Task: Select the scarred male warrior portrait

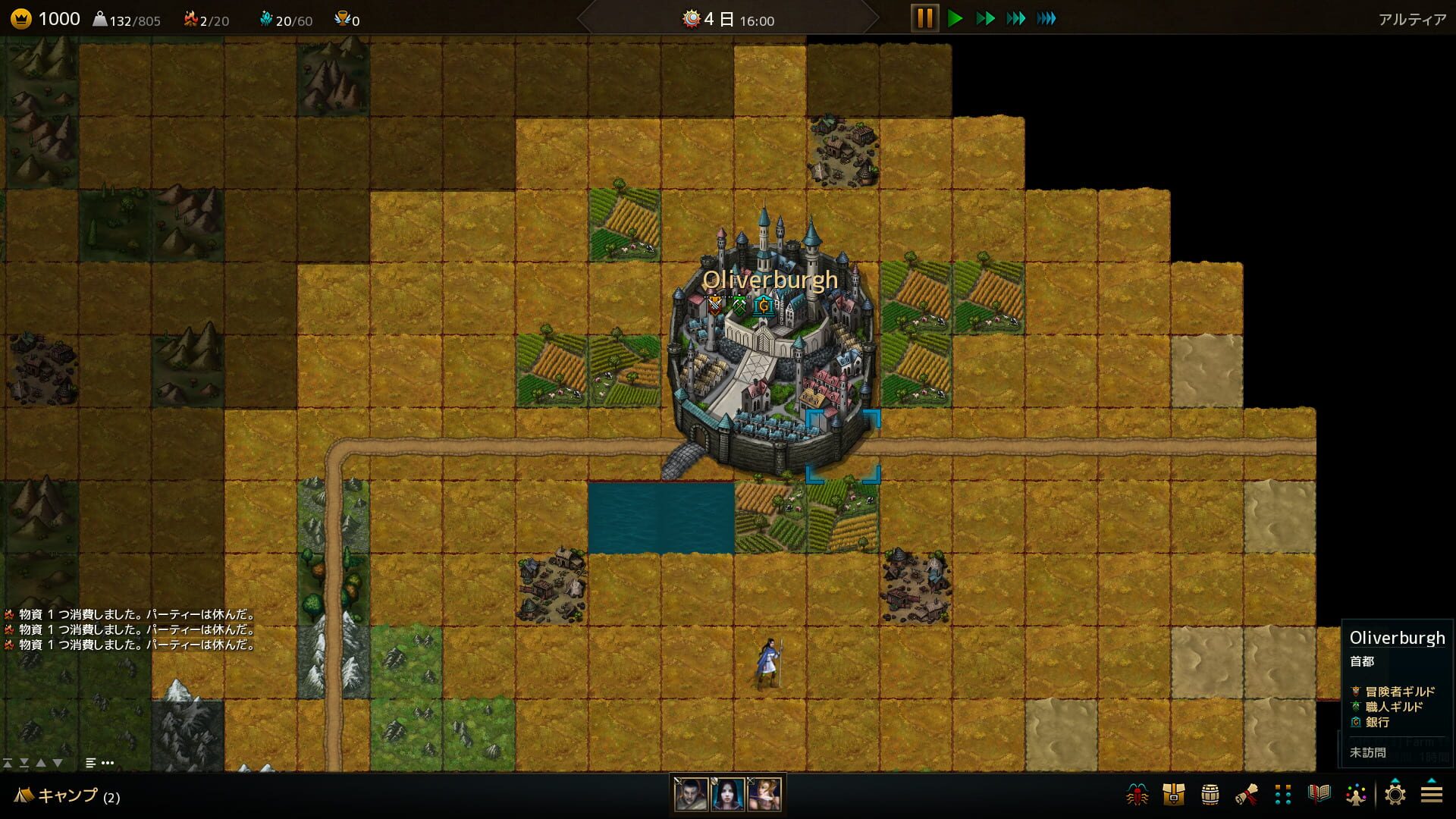Action: [691, 794]
